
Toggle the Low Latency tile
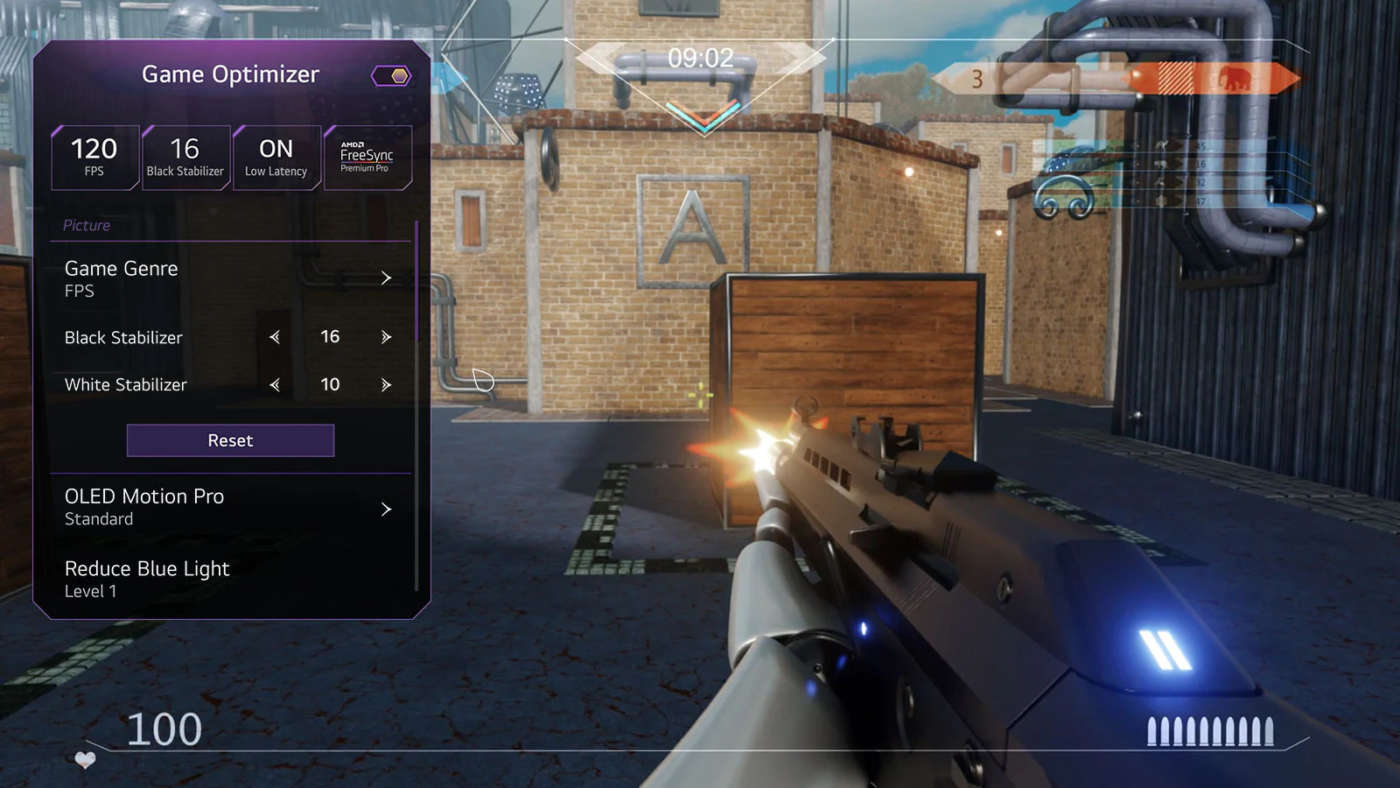coord(276,158)
